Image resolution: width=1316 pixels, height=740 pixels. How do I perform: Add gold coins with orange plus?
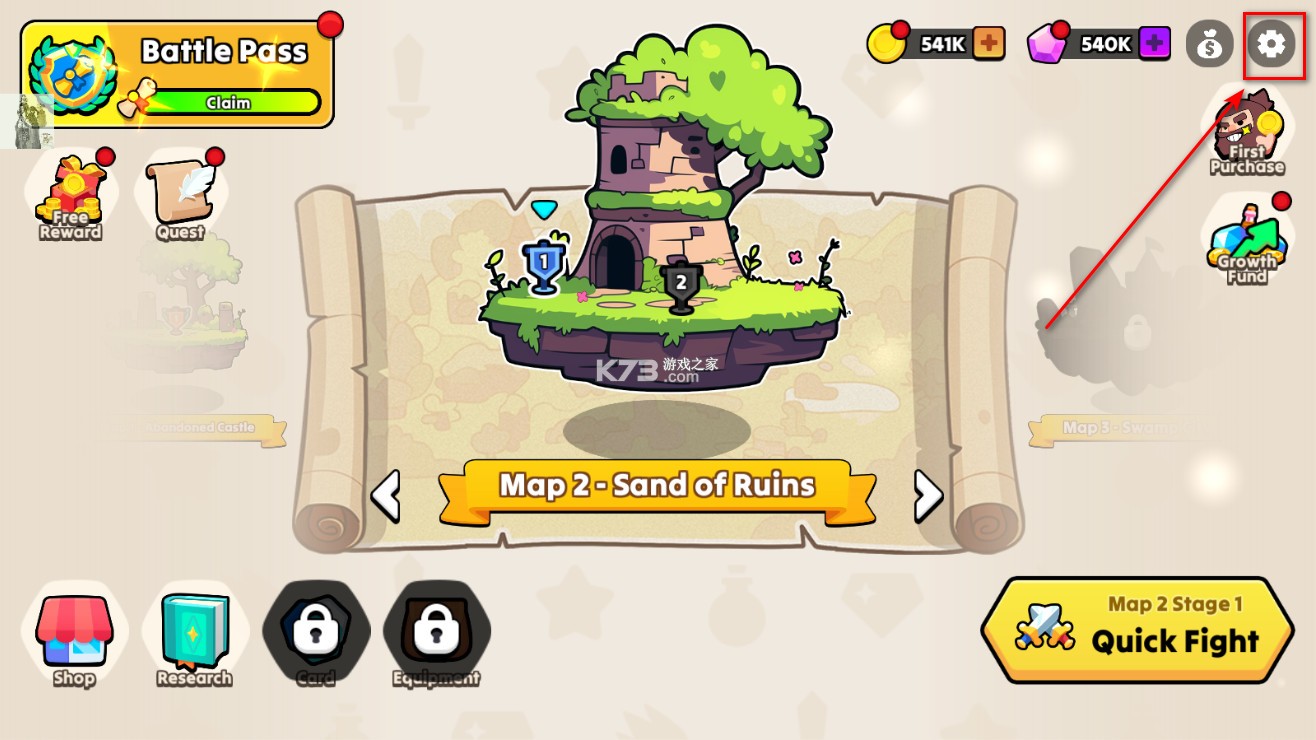click(x=988, y=44)
